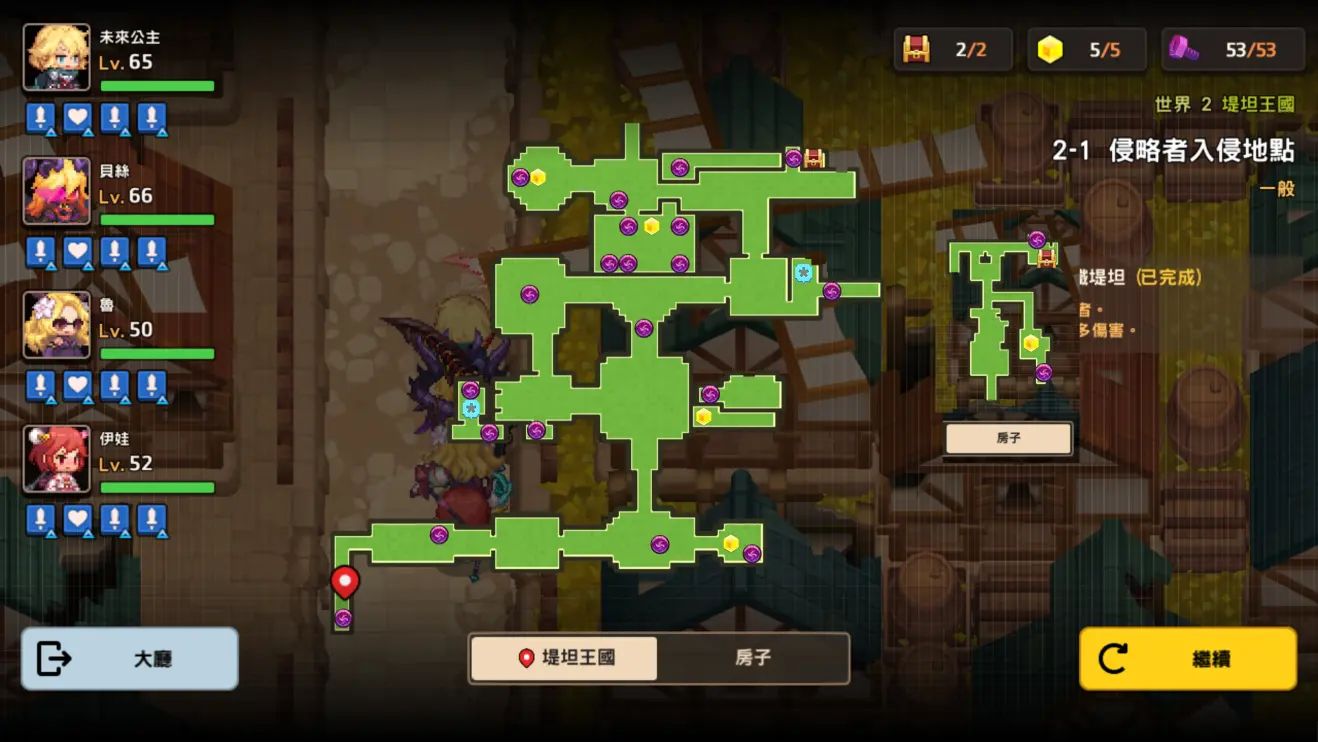1318x742 pixels.
Task: Click the purple coin counter 53/53
Action: [1233, 50]
